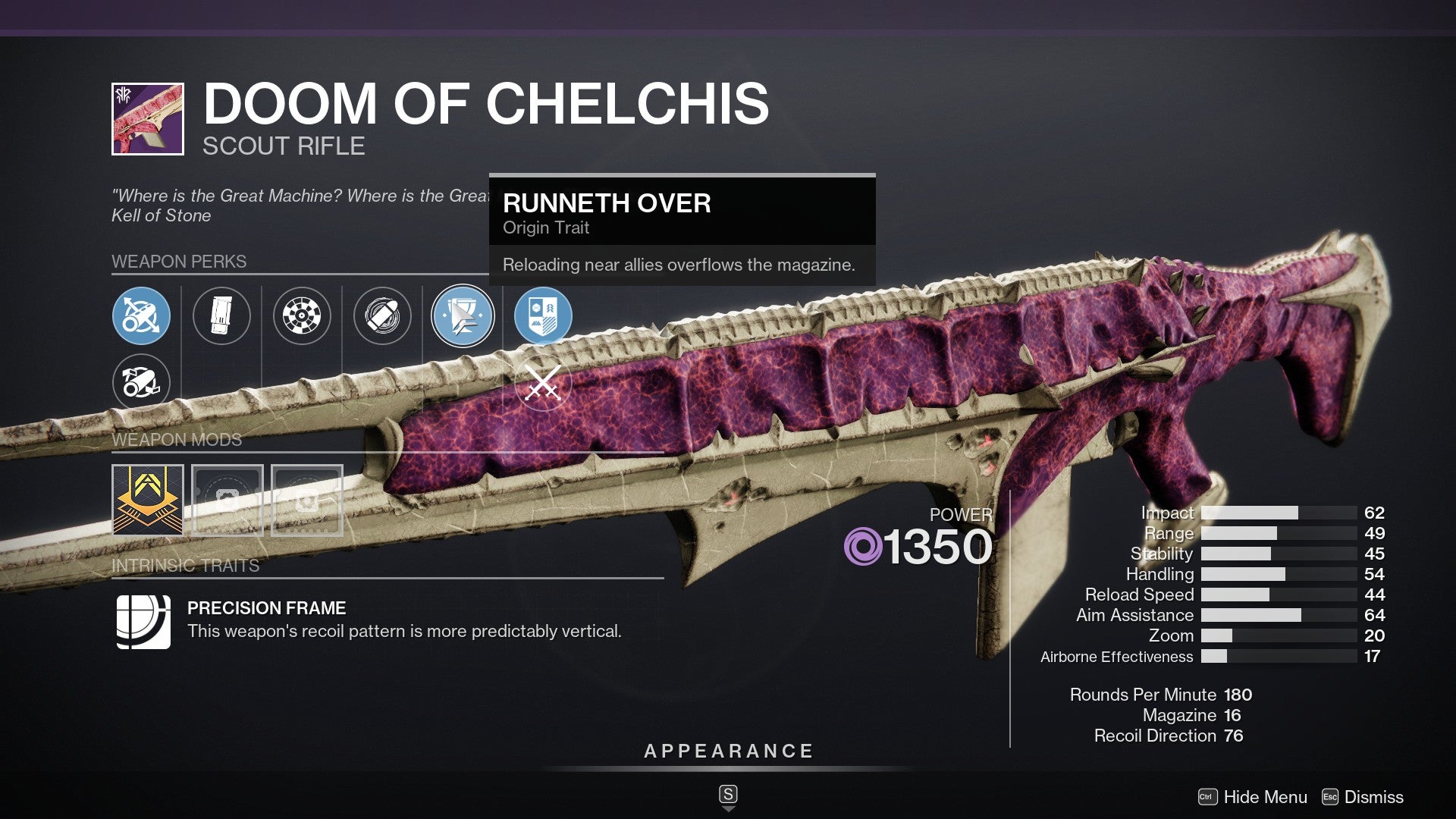Screen dimensions: 1456x819
Task: Open the Weapon Mods section
Action: click(x=175, y=440)
